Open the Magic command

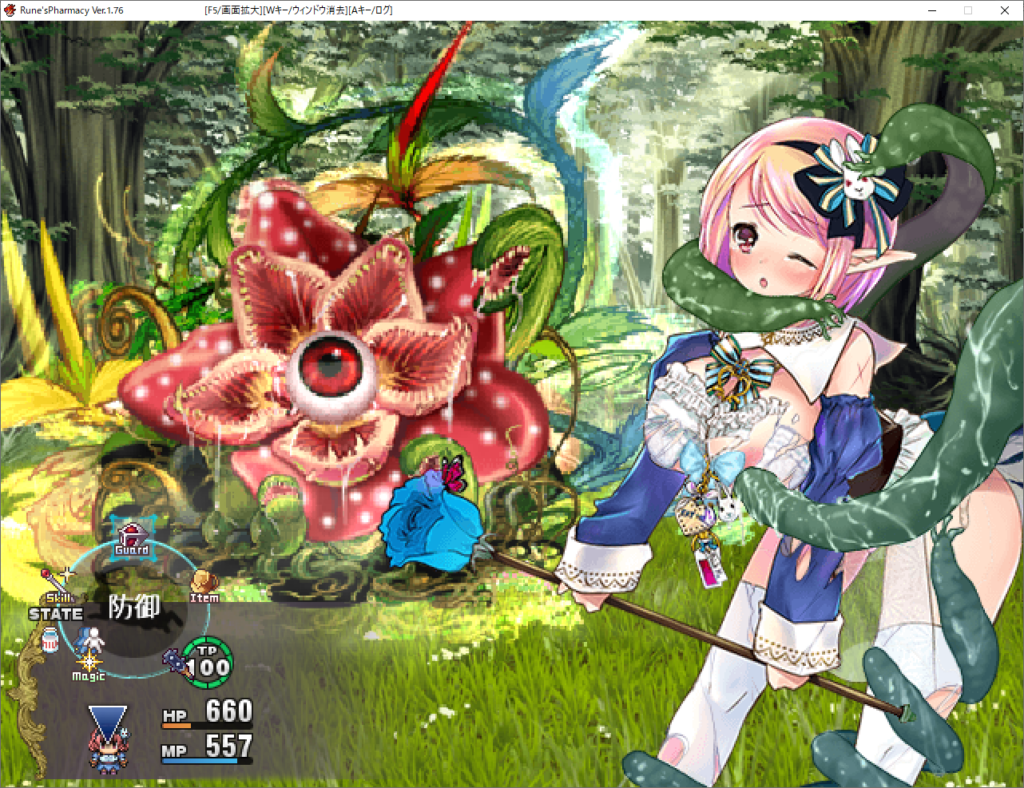pyautogui.click(x=89, y=665)
